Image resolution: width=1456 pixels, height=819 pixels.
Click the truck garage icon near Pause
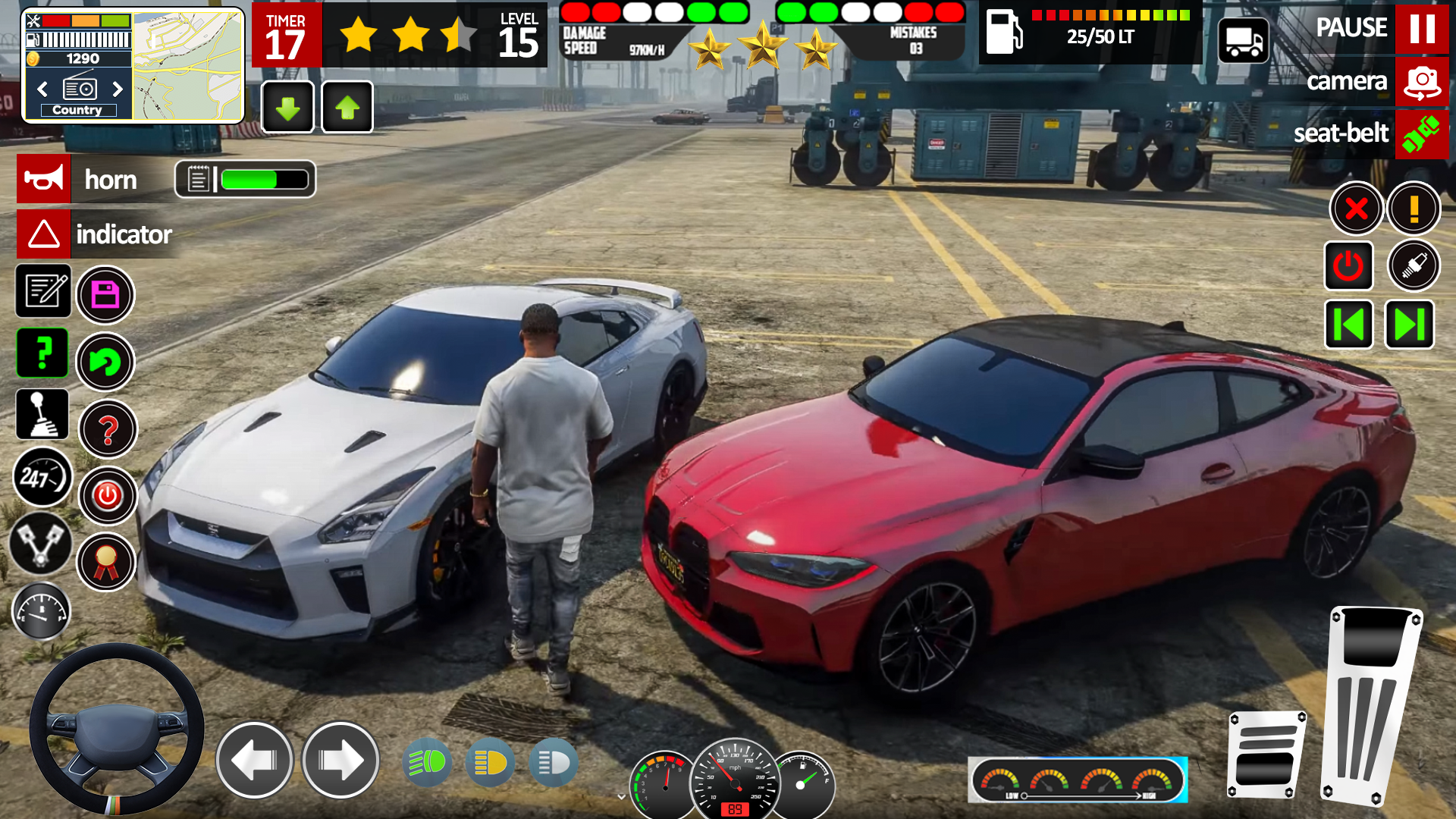(1244, 40)
